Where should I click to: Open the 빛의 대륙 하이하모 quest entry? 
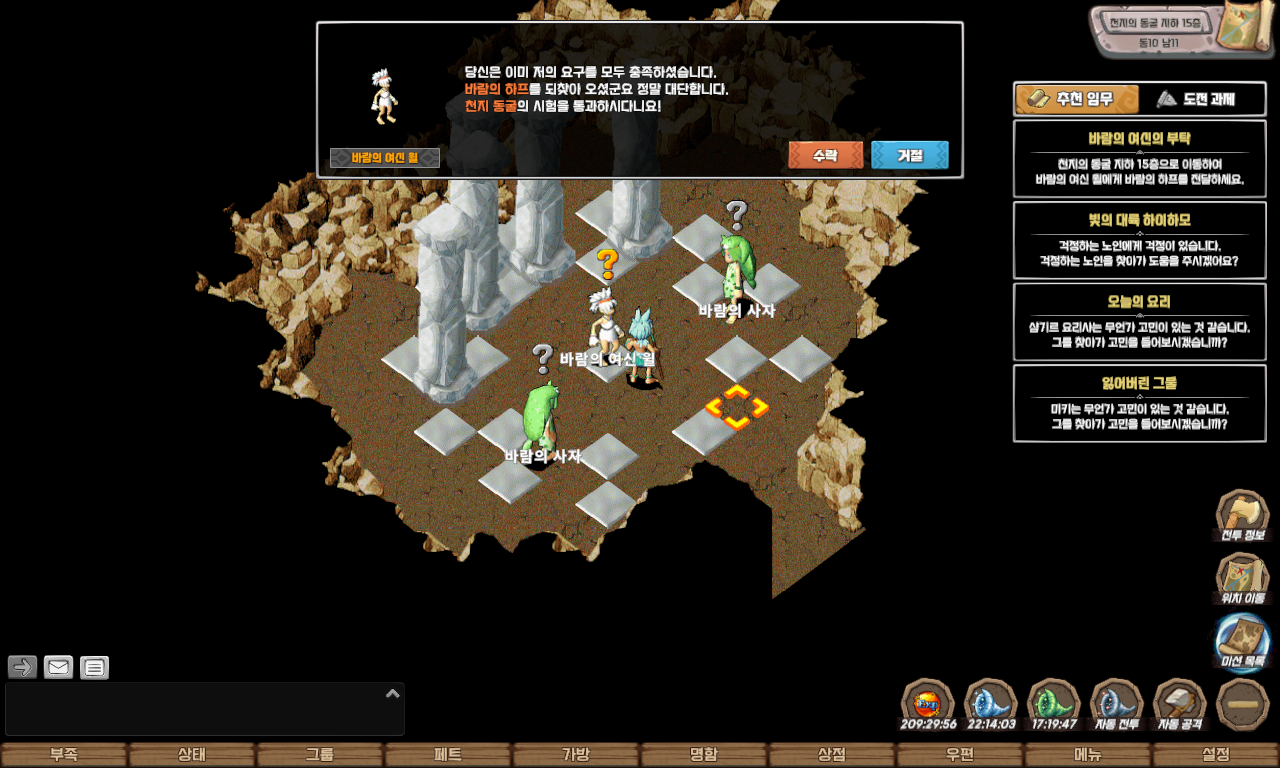(1139, 240)
